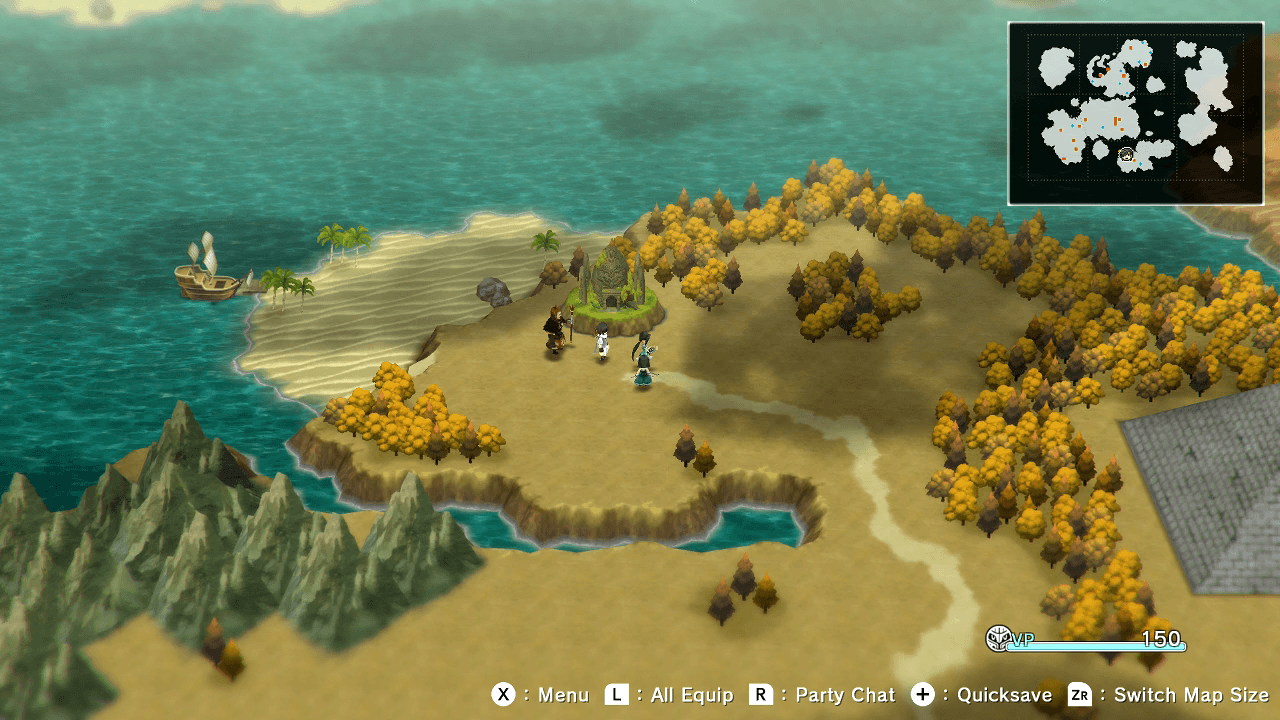Open the Menu via its prompt text
The width and height of the screenshot is (1280, 720).
coord(563,695)
